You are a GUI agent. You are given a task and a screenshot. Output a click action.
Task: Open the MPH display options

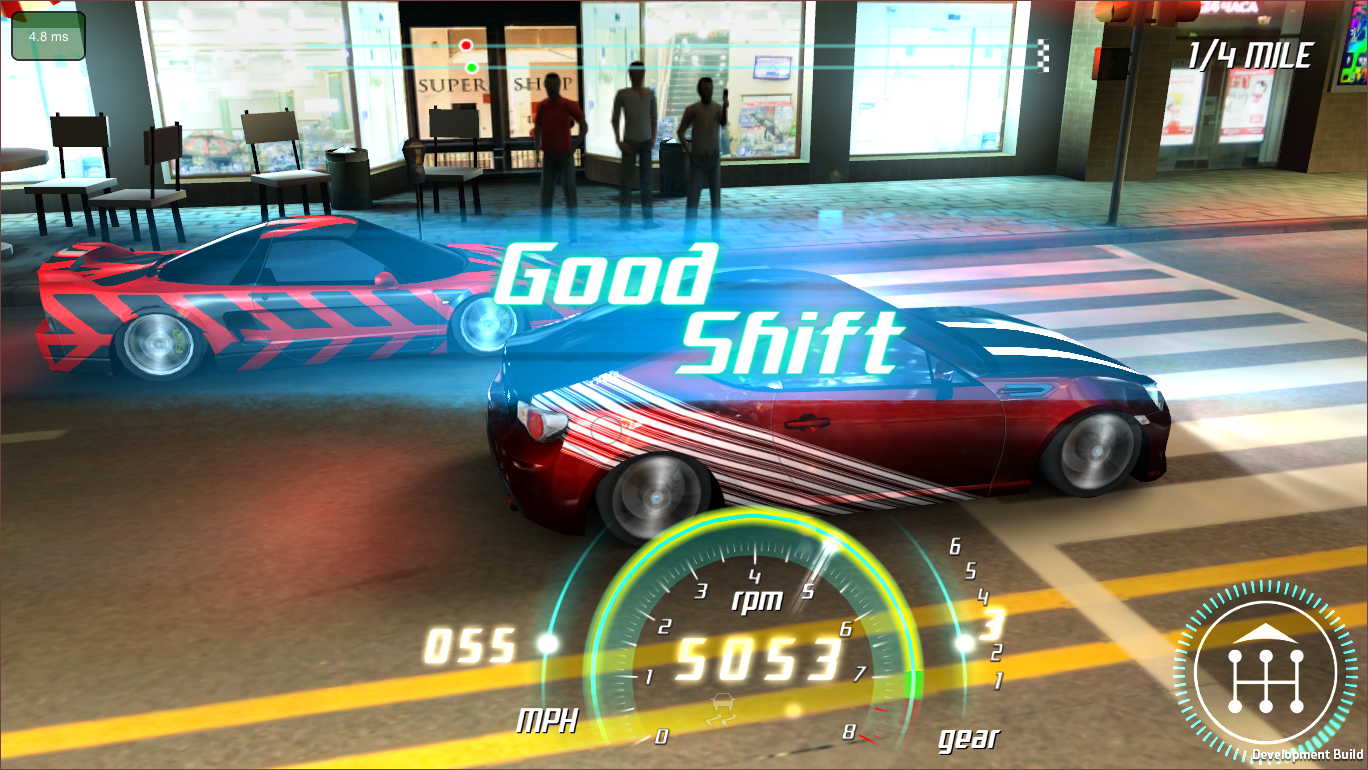(x=548, y=722)
